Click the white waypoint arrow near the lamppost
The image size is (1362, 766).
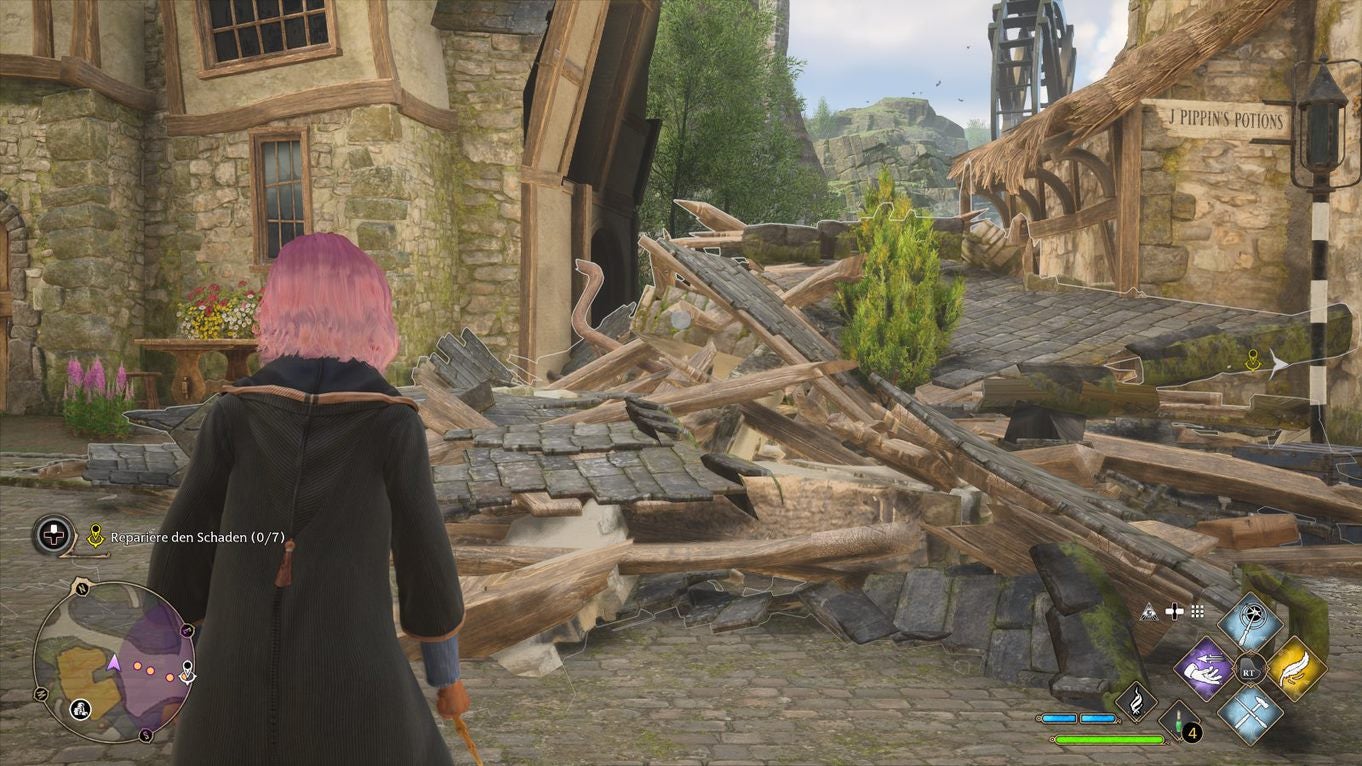click(x=1277, y=367)
